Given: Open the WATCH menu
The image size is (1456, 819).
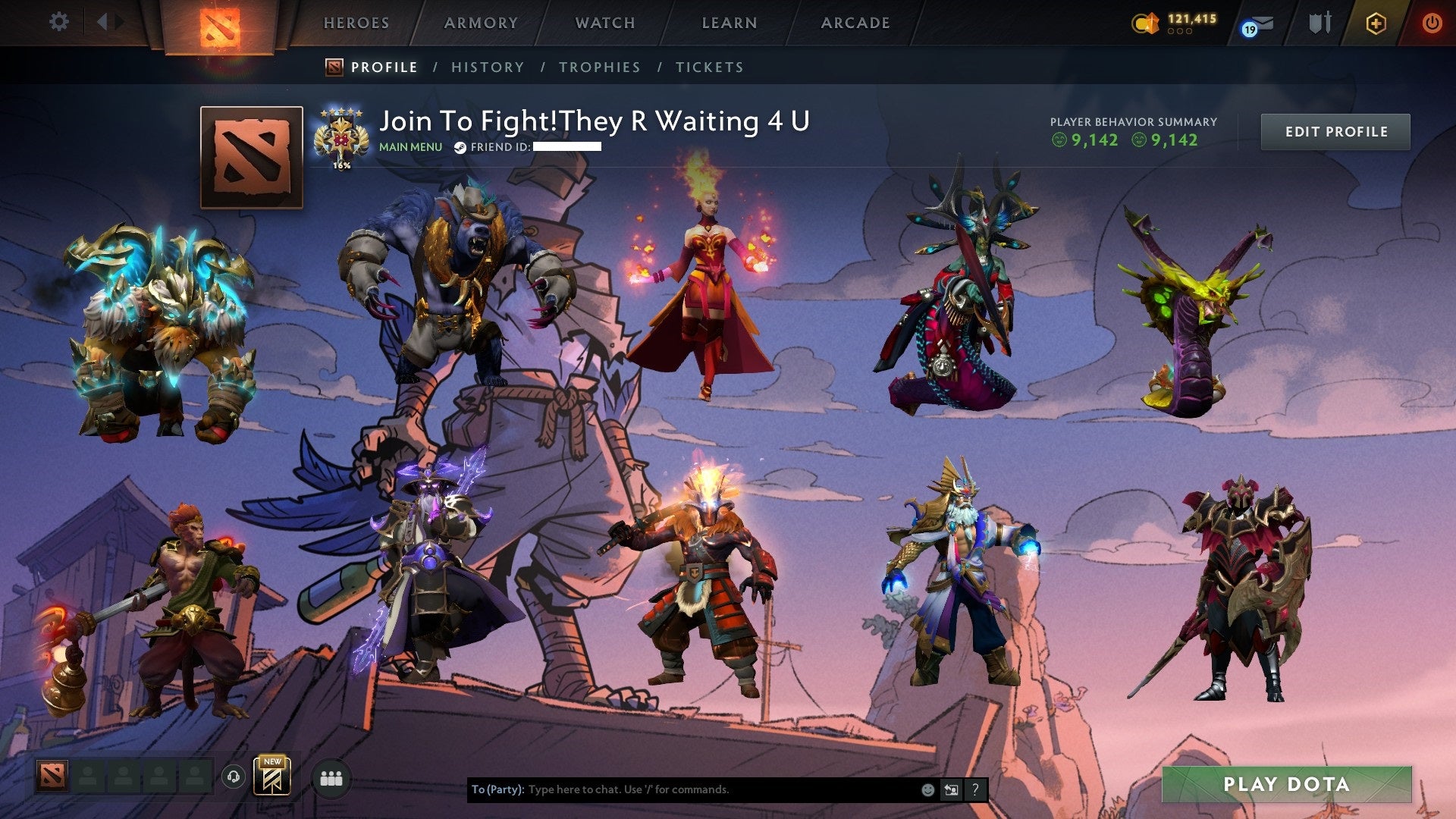Looking at the screenshot, I should (604, 23).
